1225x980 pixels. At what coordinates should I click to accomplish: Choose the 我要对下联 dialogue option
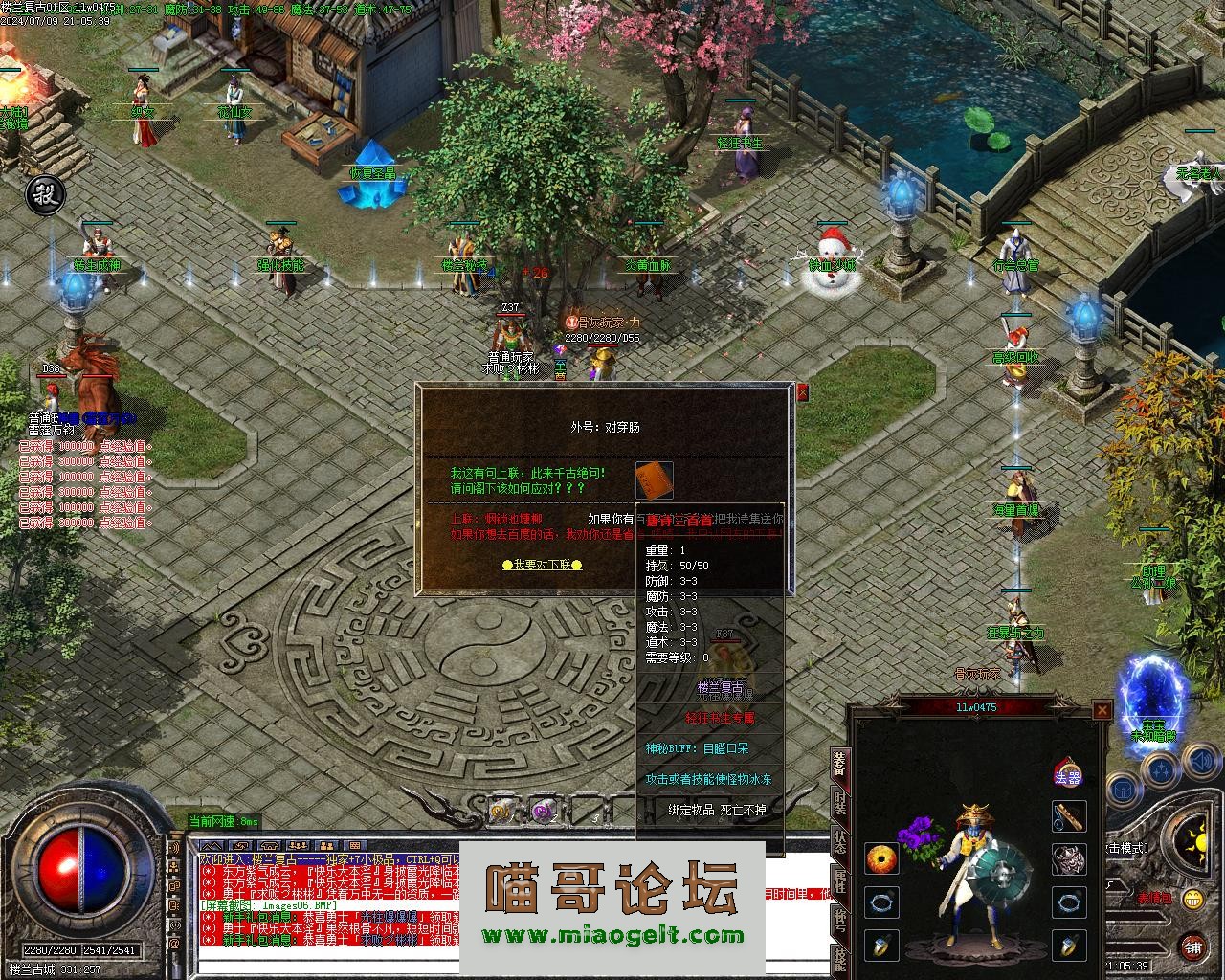542,565
